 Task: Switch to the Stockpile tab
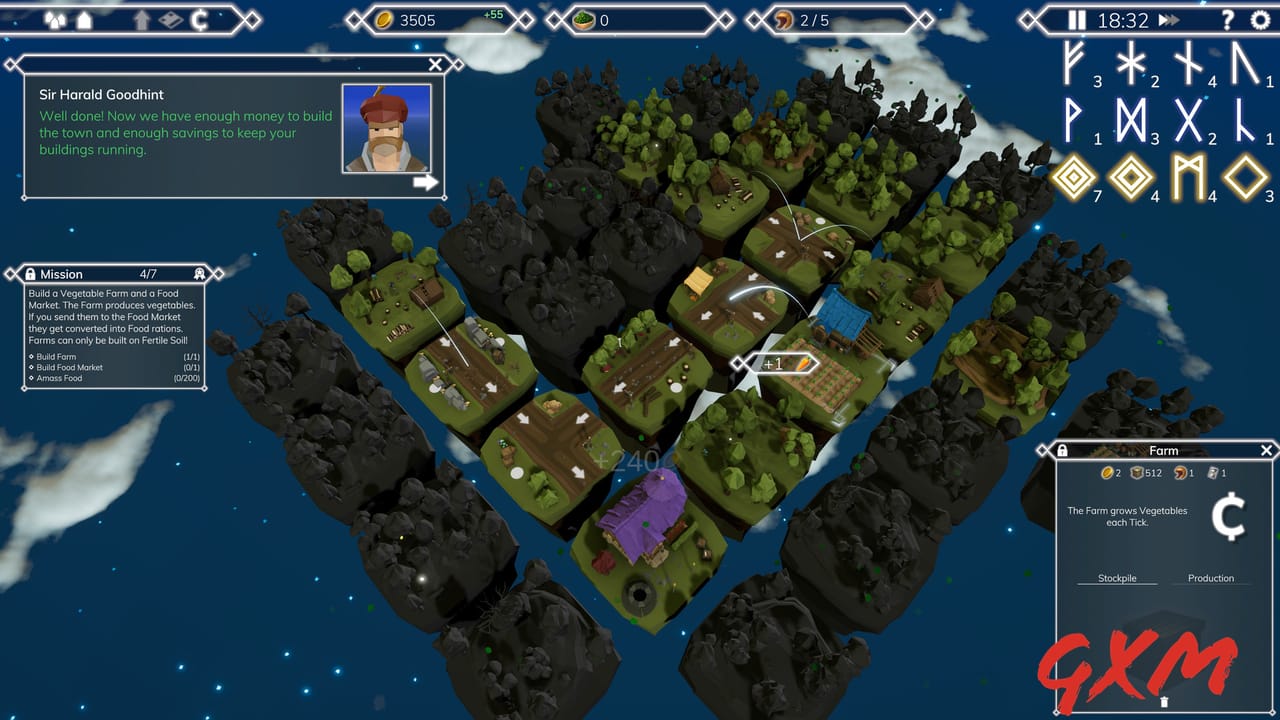click(1117, 578)
